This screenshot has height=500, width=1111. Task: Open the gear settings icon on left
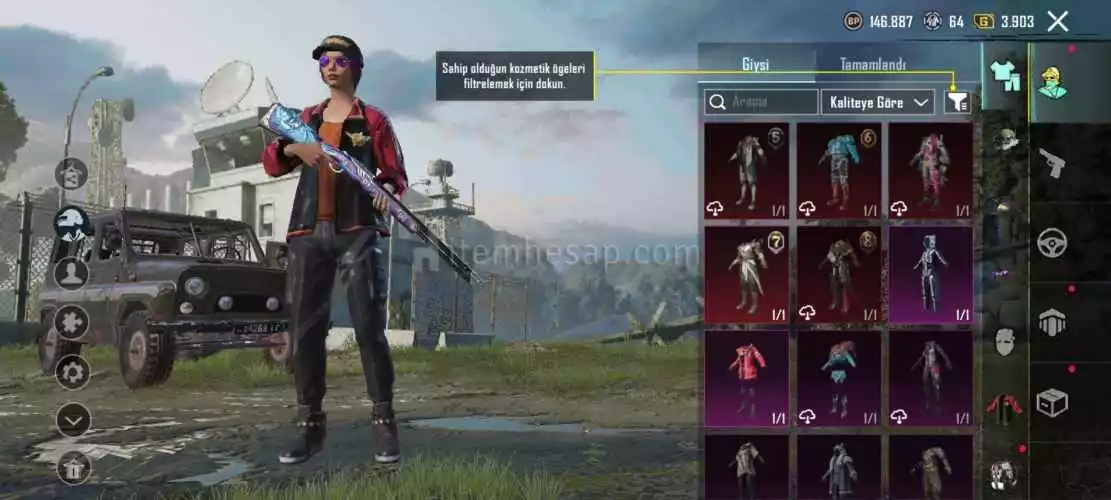coord(73,372)
